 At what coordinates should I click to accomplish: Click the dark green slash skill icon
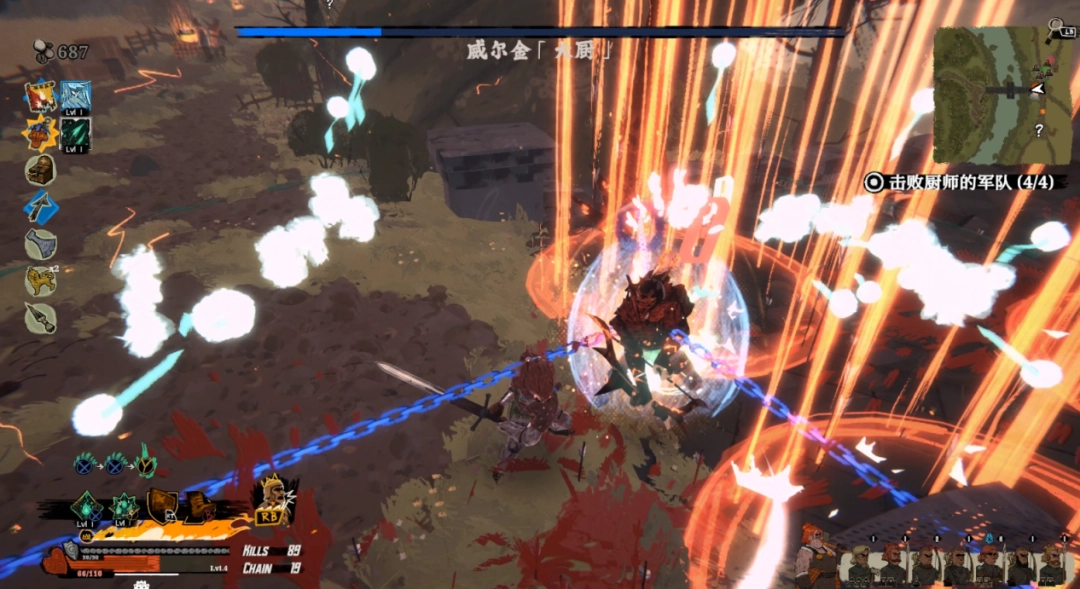pos(75,134)
